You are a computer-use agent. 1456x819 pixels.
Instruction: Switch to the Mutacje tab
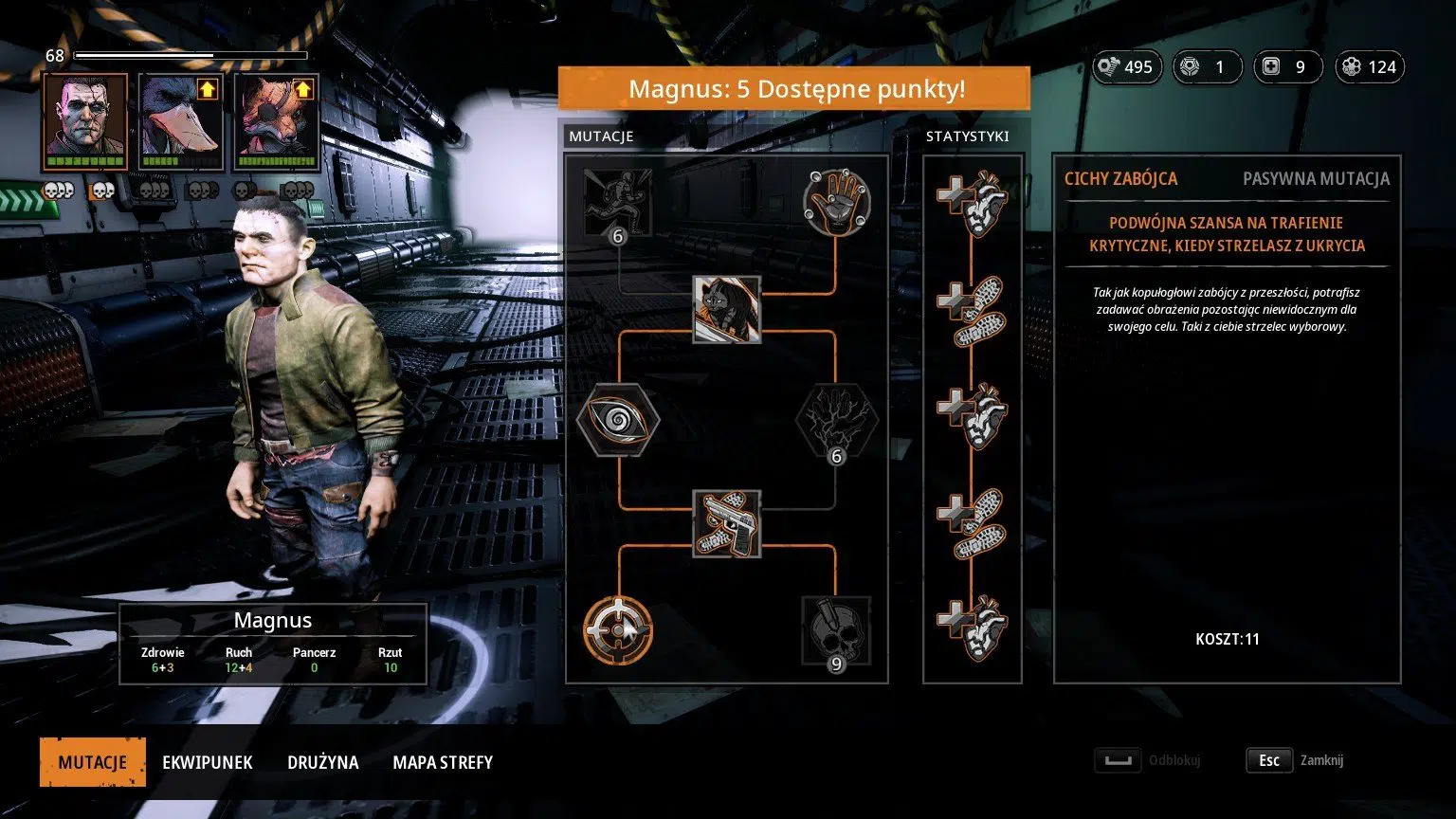click(93, 762)
